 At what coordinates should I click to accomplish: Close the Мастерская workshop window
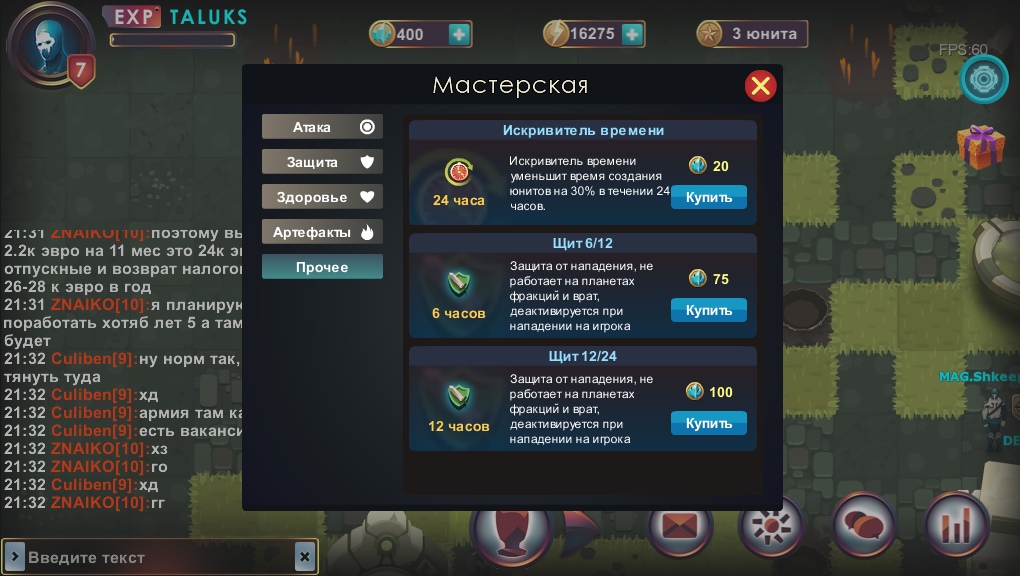pos(761,86)
